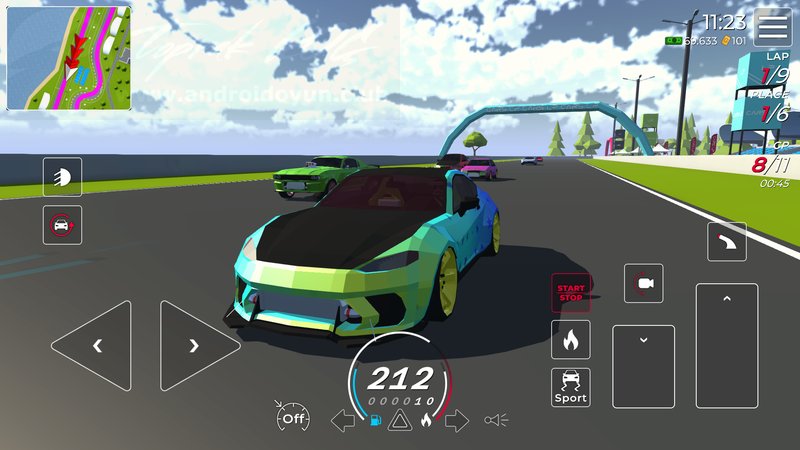This screenshot has height=450, width=800.
Task: Open the hamburger menu
Action: tap(772, 27)
